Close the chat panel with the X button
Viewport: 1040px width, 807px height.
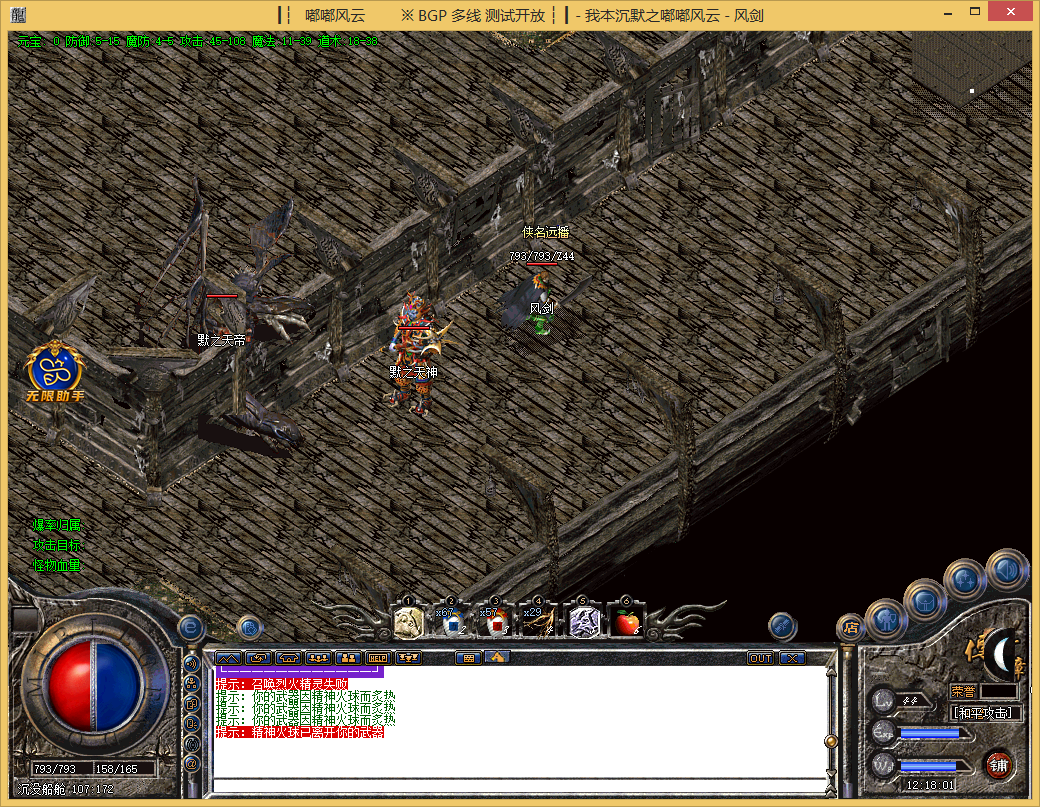tap(792, 658)
